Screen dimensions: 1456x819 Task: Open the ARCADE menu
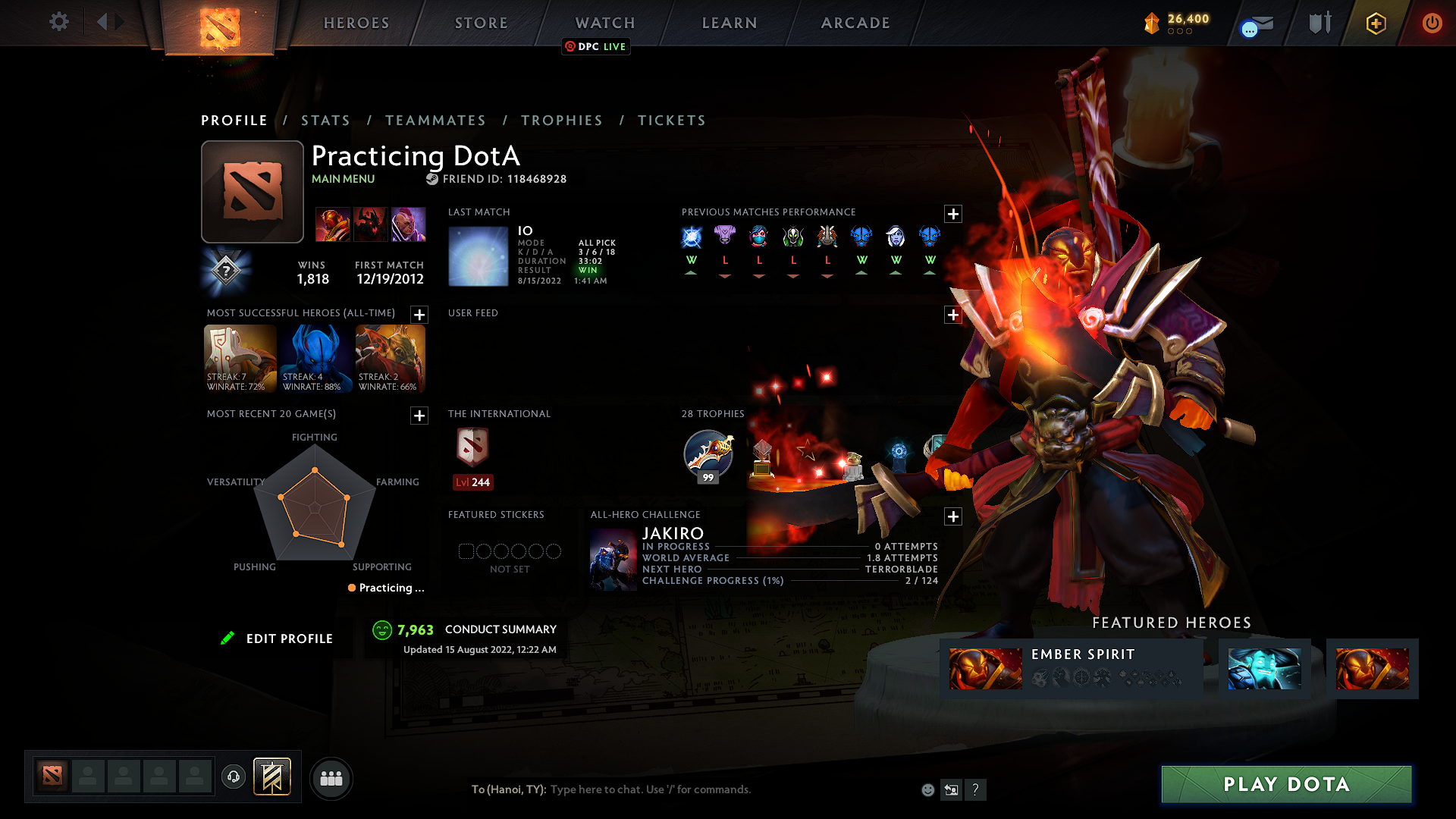[855, 23]
